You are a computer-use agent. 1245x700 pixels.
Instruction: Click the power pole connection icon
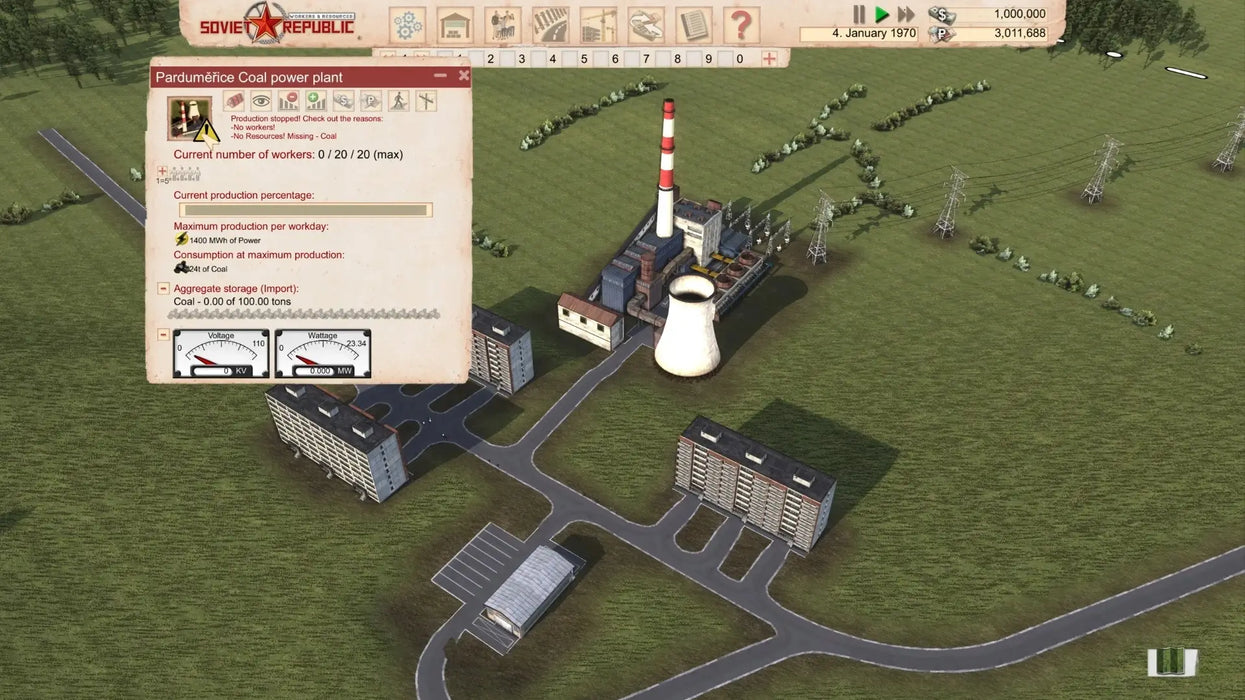(426, 101)
